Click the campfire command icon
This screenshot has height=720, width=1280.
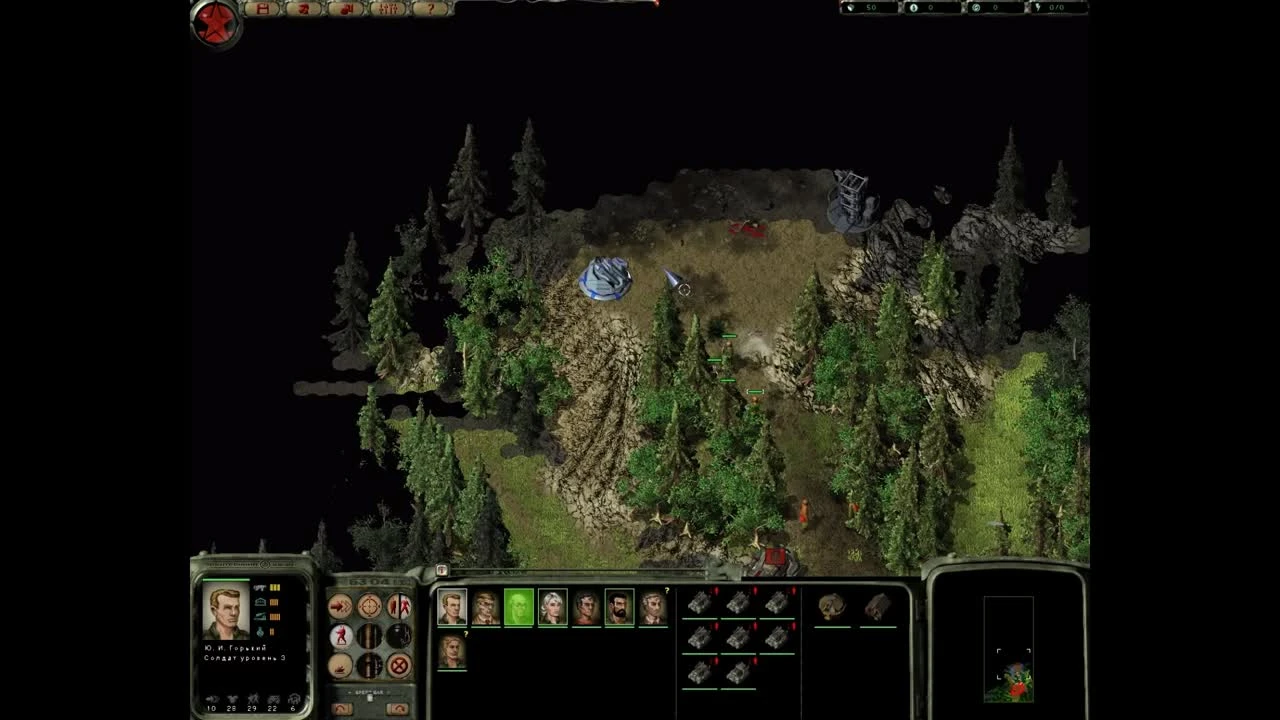(340, 666)
